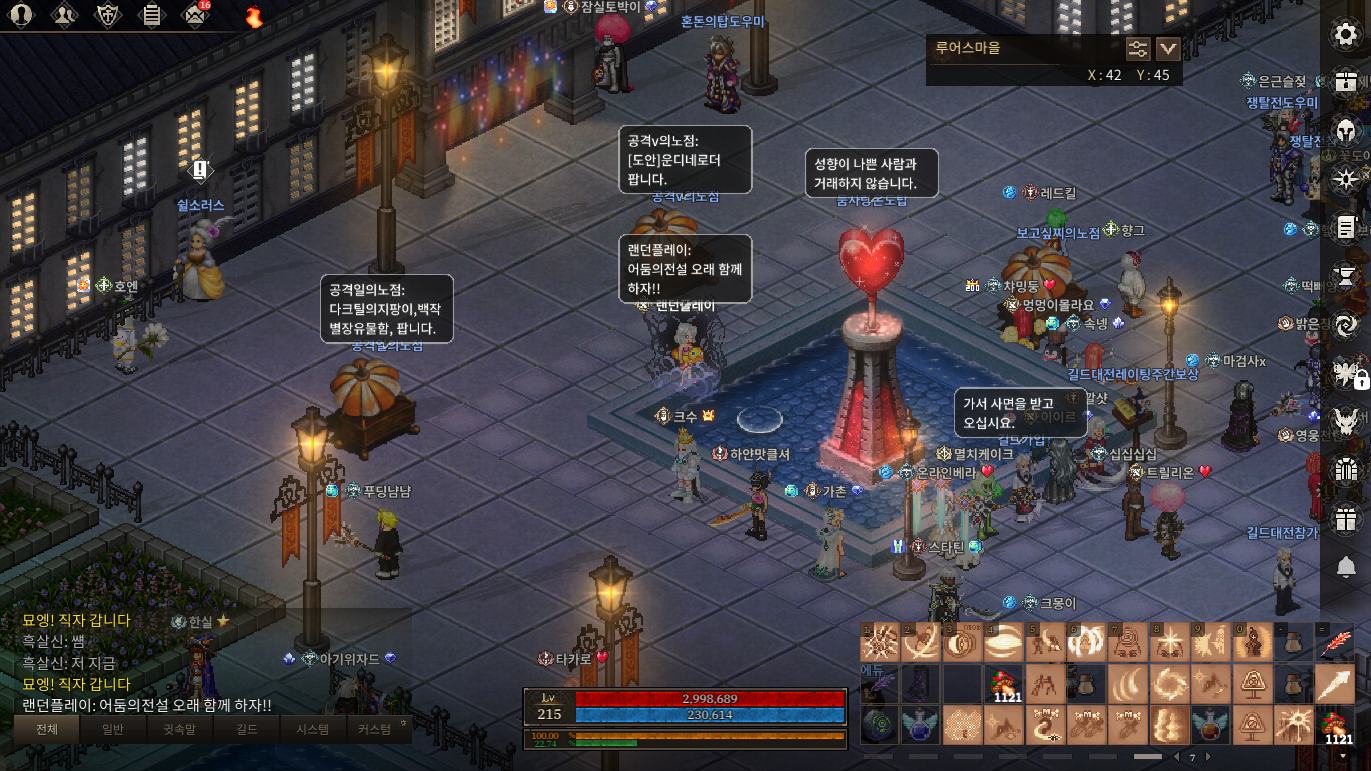Use the red feather in the = slot

1335,643
